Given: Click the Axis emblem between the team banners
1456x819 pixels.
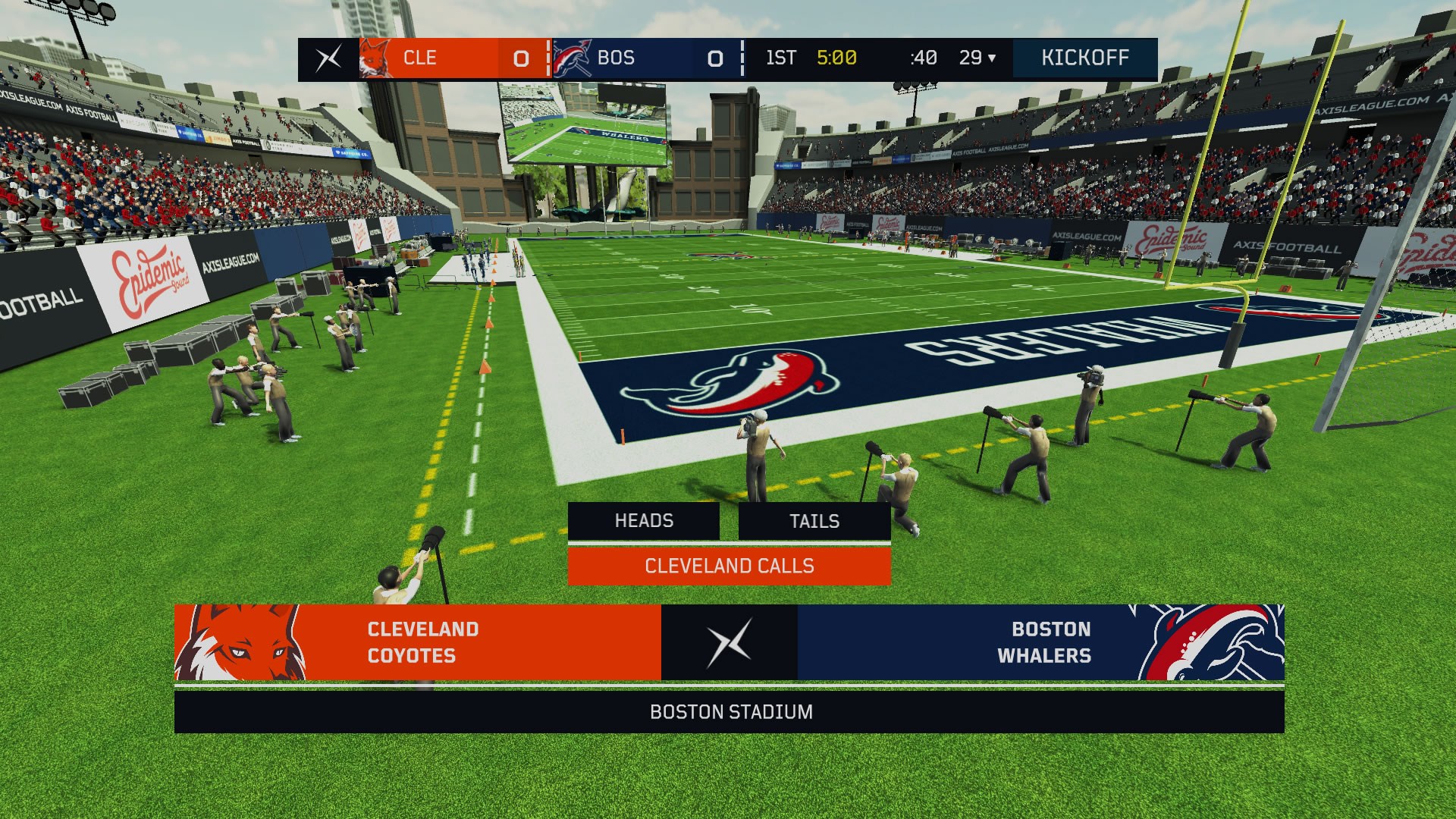Looking at the screenshot, I should (x=727, y=643).
